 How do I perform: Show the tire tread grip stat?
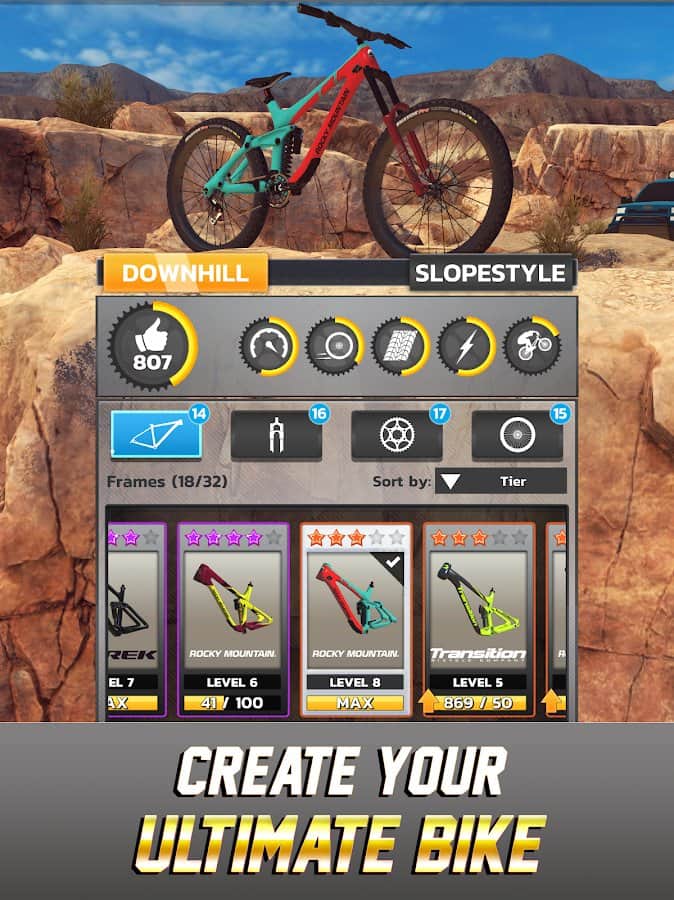tap(400, 347)
